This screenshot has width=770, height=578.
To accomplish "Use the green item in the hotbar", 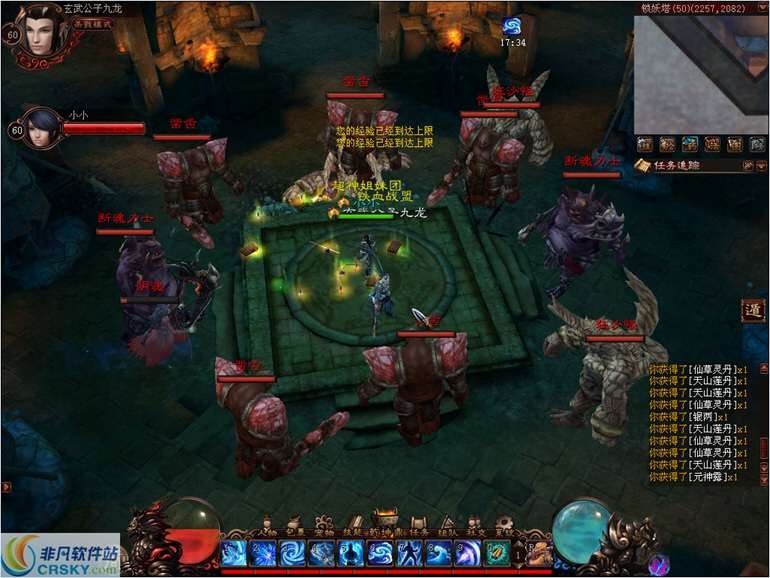I will [x=497, y=553].
